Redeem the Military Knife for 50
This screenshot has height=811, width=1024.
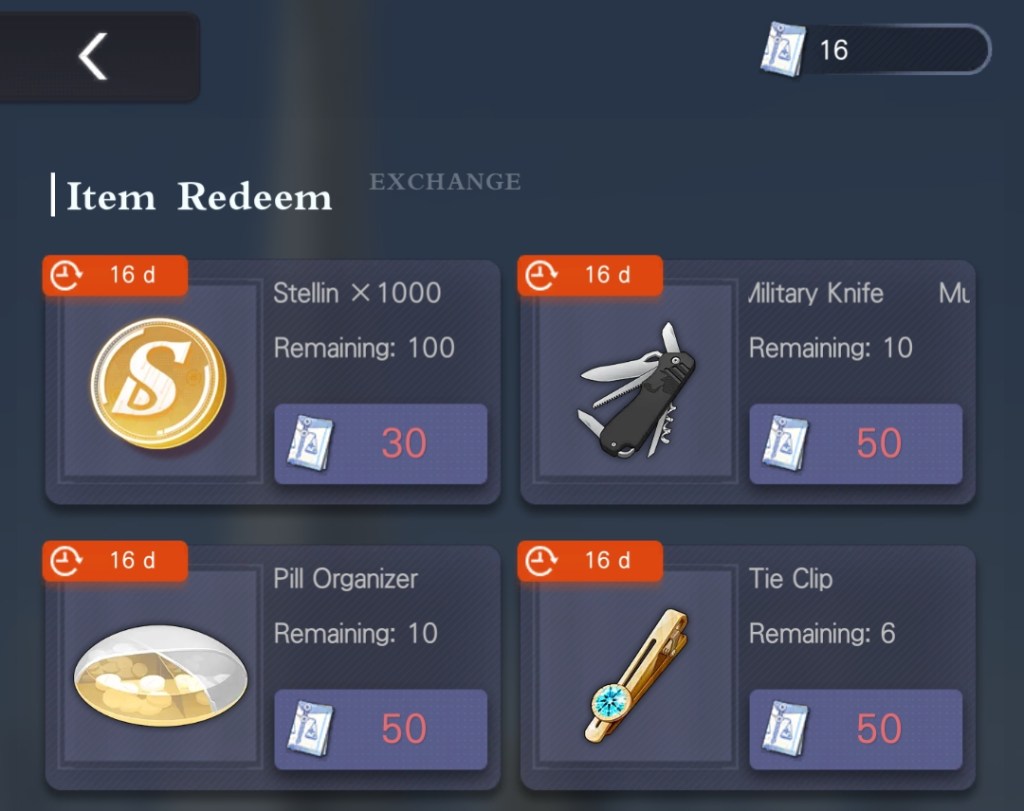[855, 444]
